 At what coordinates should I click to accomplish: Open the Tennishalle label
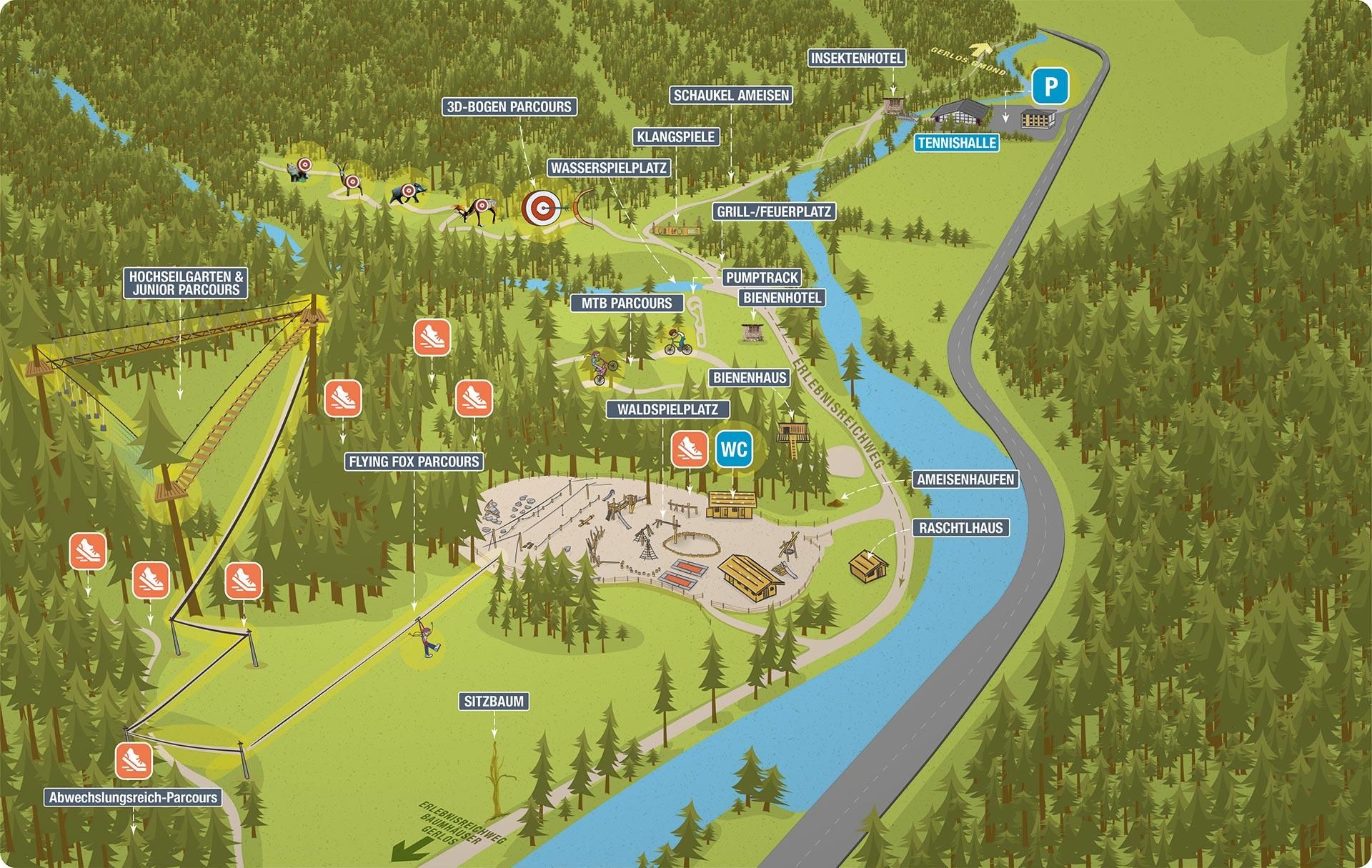[957, 143]
